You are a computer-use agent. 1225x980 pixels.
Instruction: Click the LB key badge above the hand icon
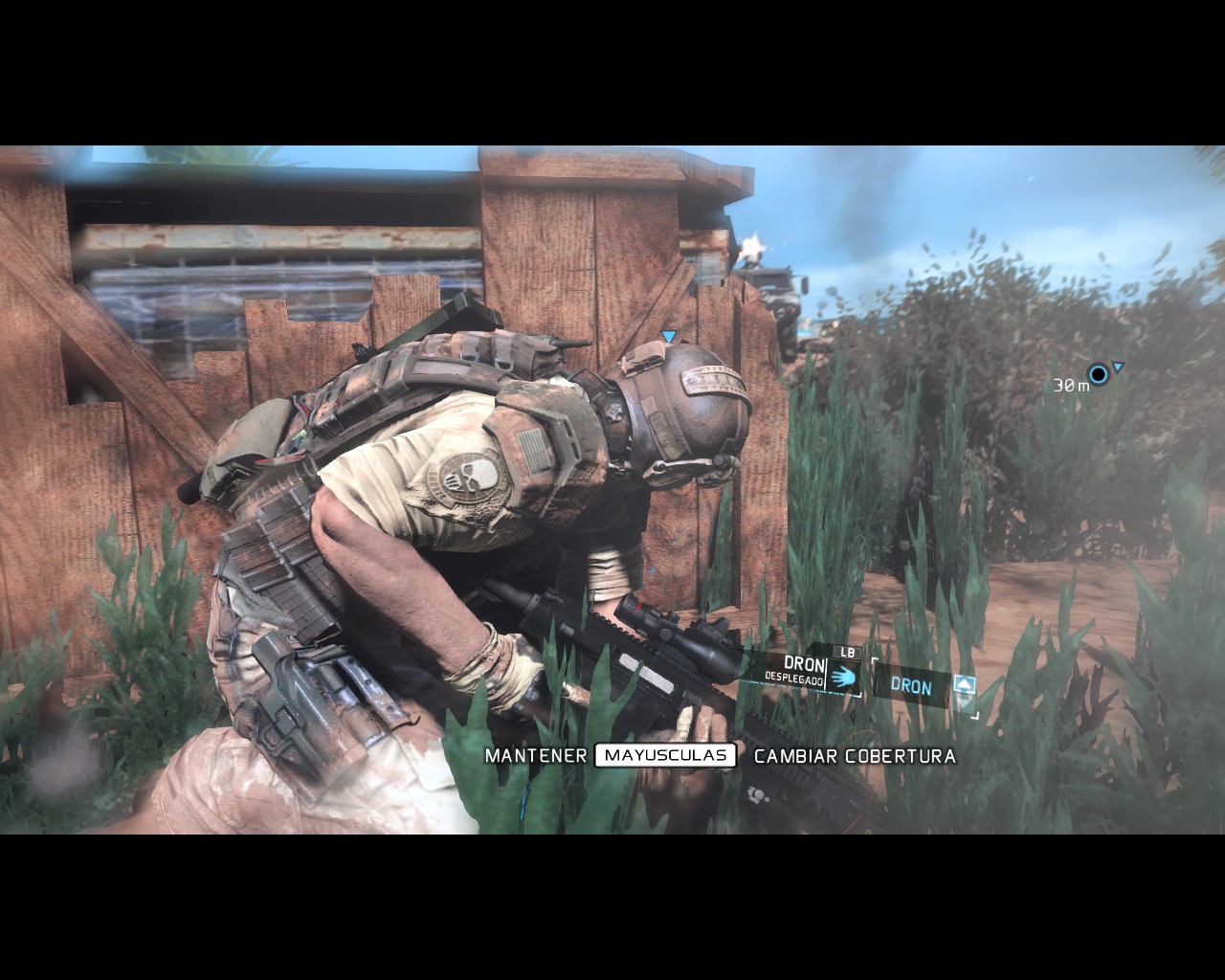click(848, 652)
